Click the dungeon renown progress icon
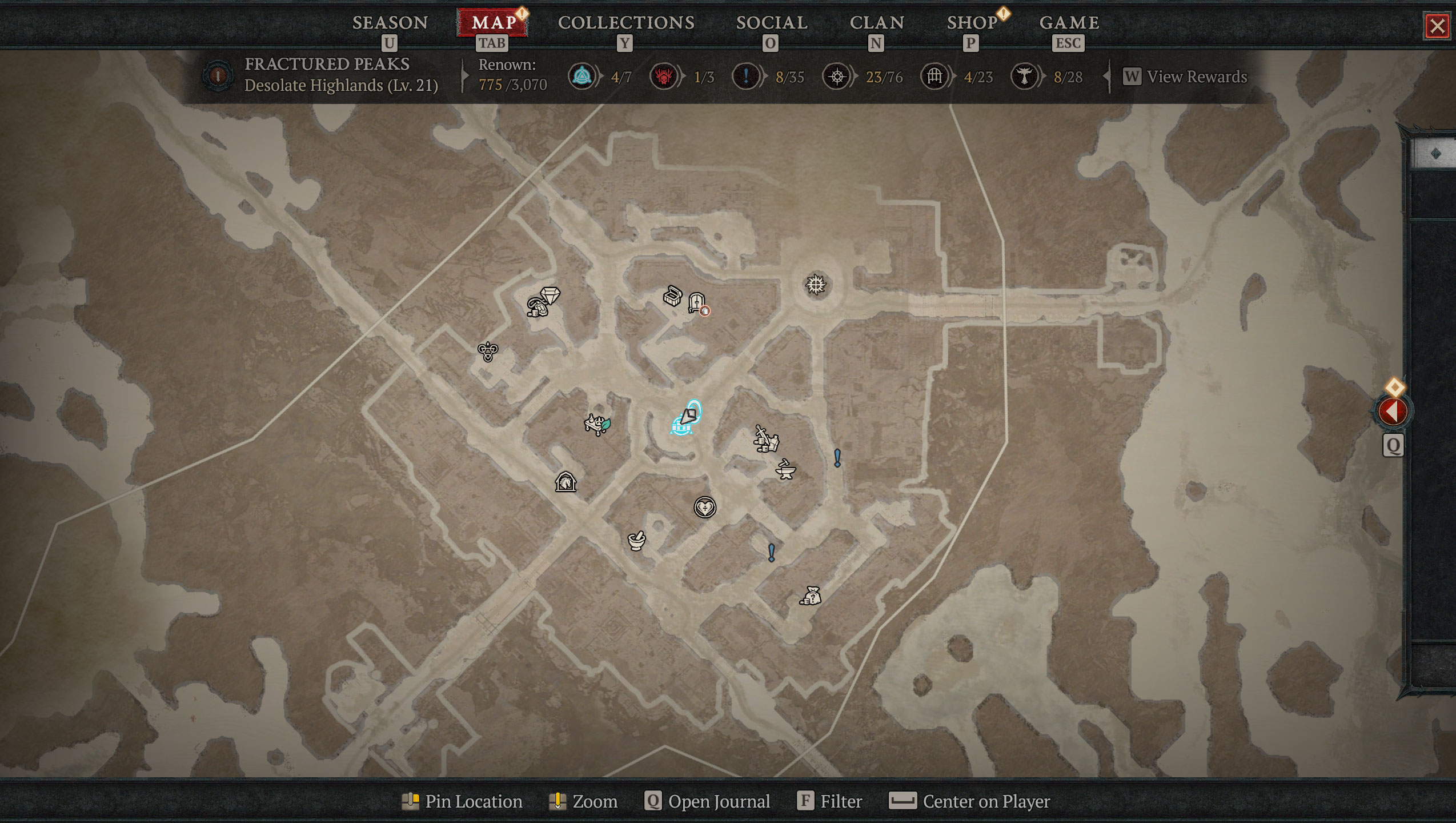1456x823 pixels. click(x=934, y=77)
